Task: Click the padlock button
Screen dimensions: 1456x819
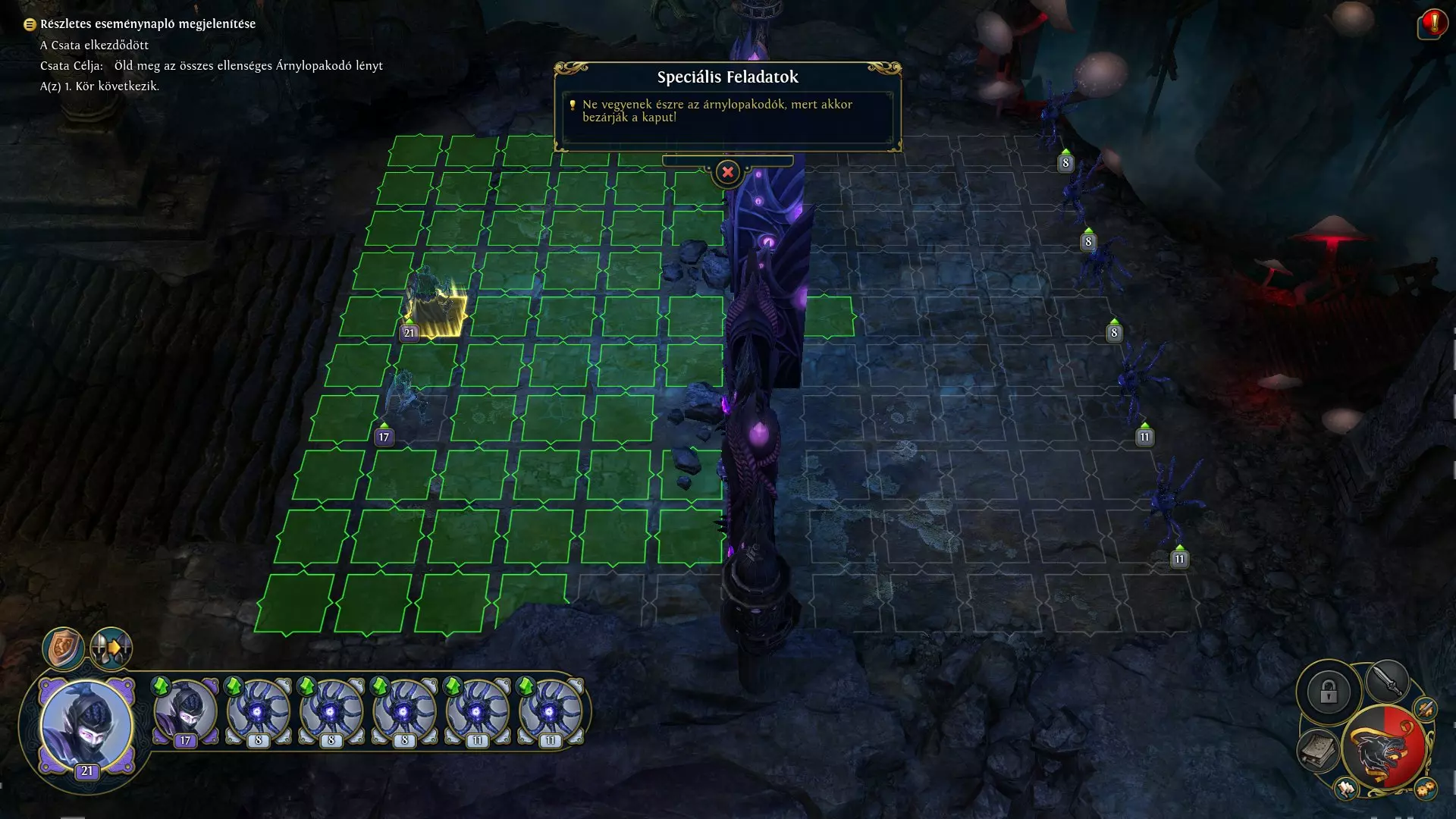Action: [x=1328, y=692]
